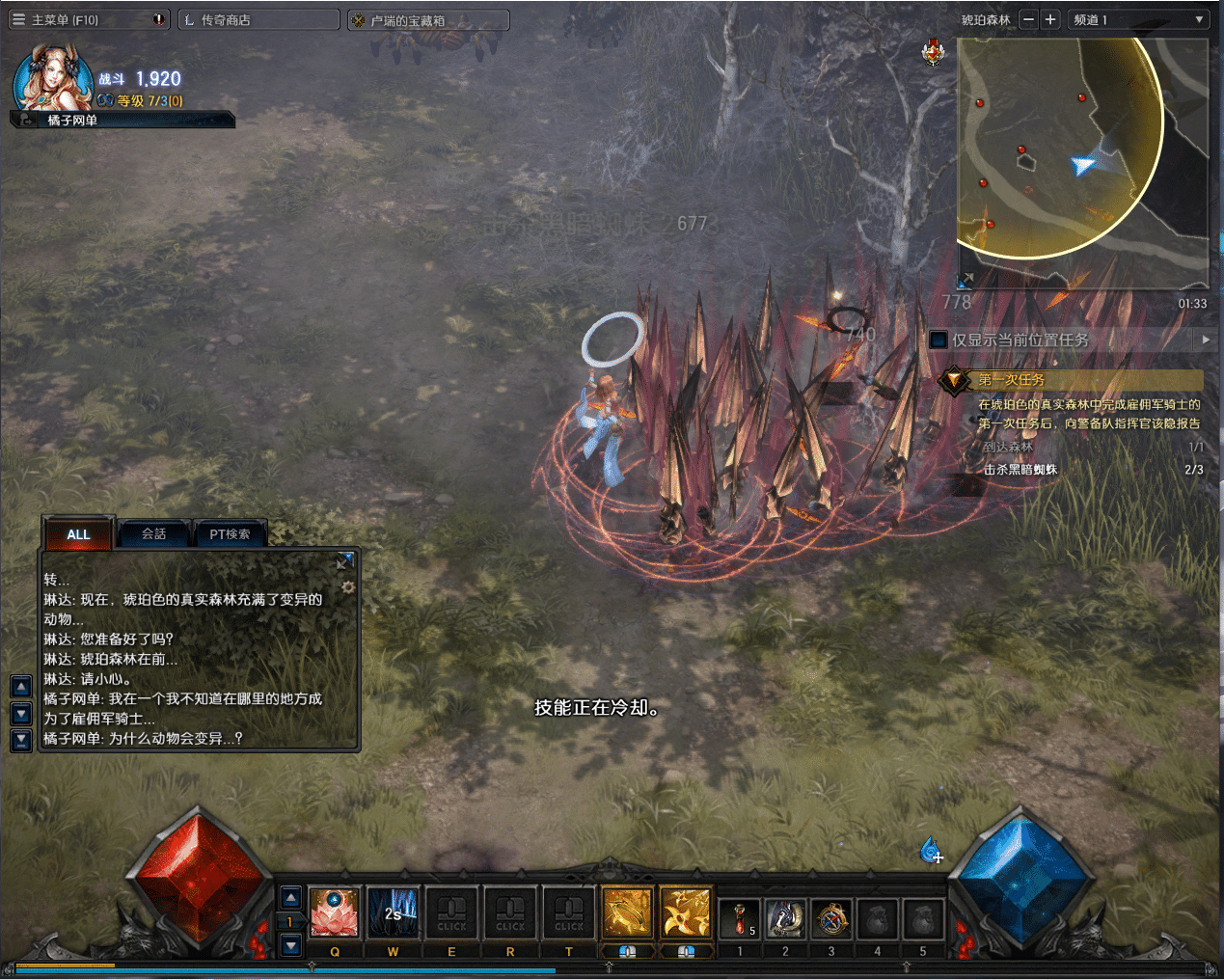
Task: Zoom out the minimap with minus button
Action: click(1029, 19)
